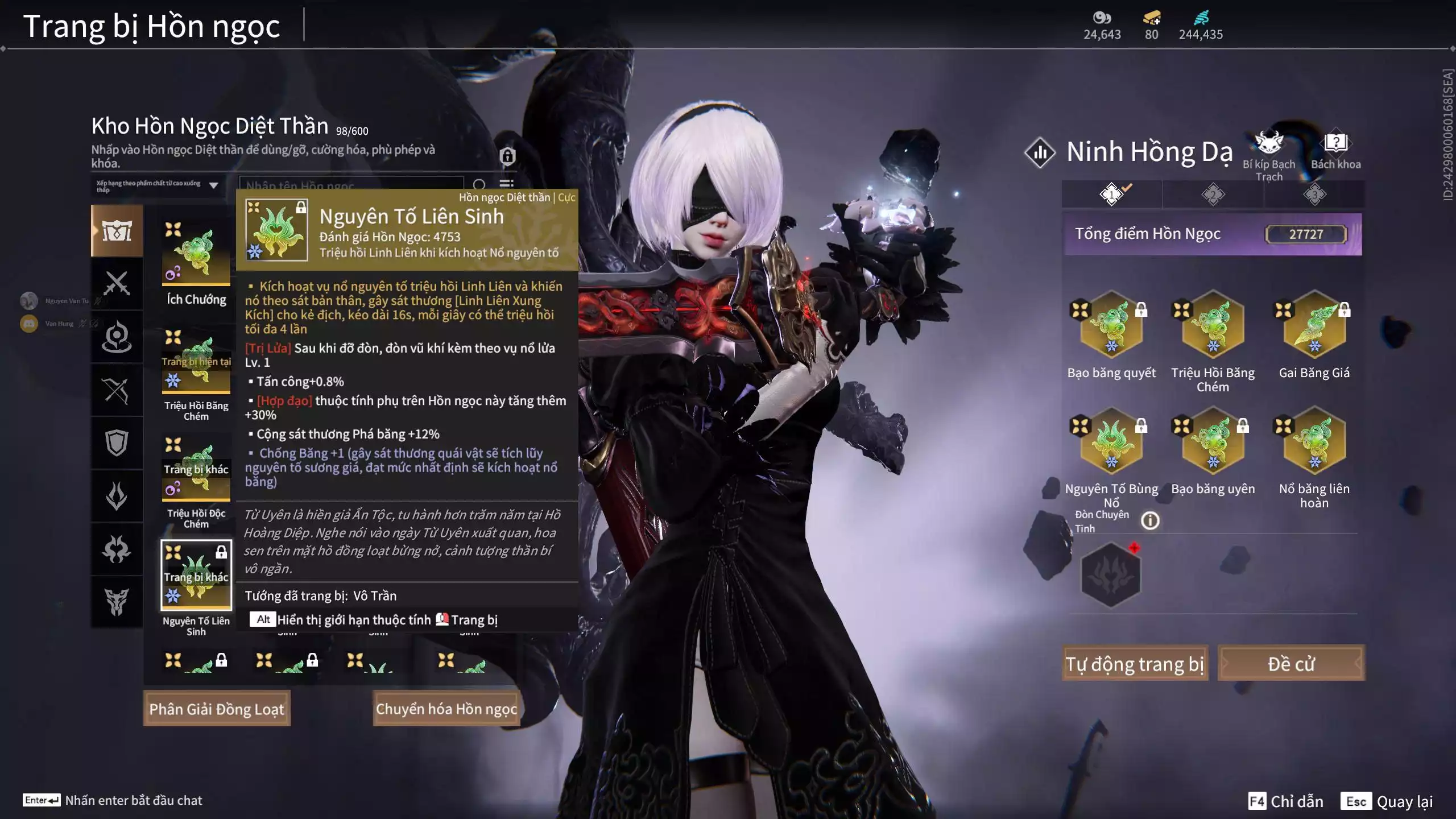Click the Đề cử button
The image size is (1456, 819).
pyautogui.click(x=1291, y=664)
